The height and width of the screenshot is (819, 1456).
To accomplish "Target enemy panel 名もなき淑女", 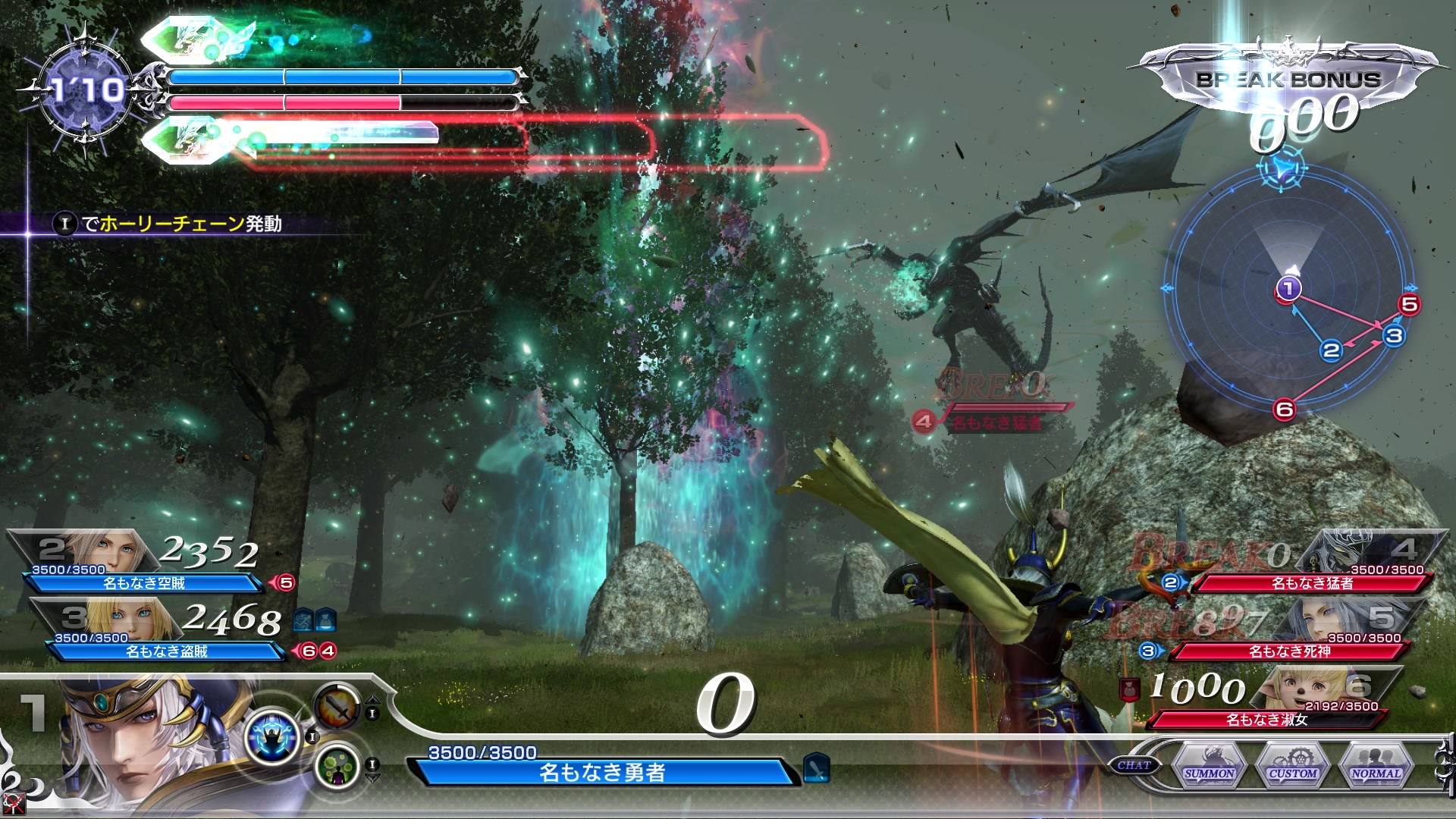I will (x=1266, y=719).
